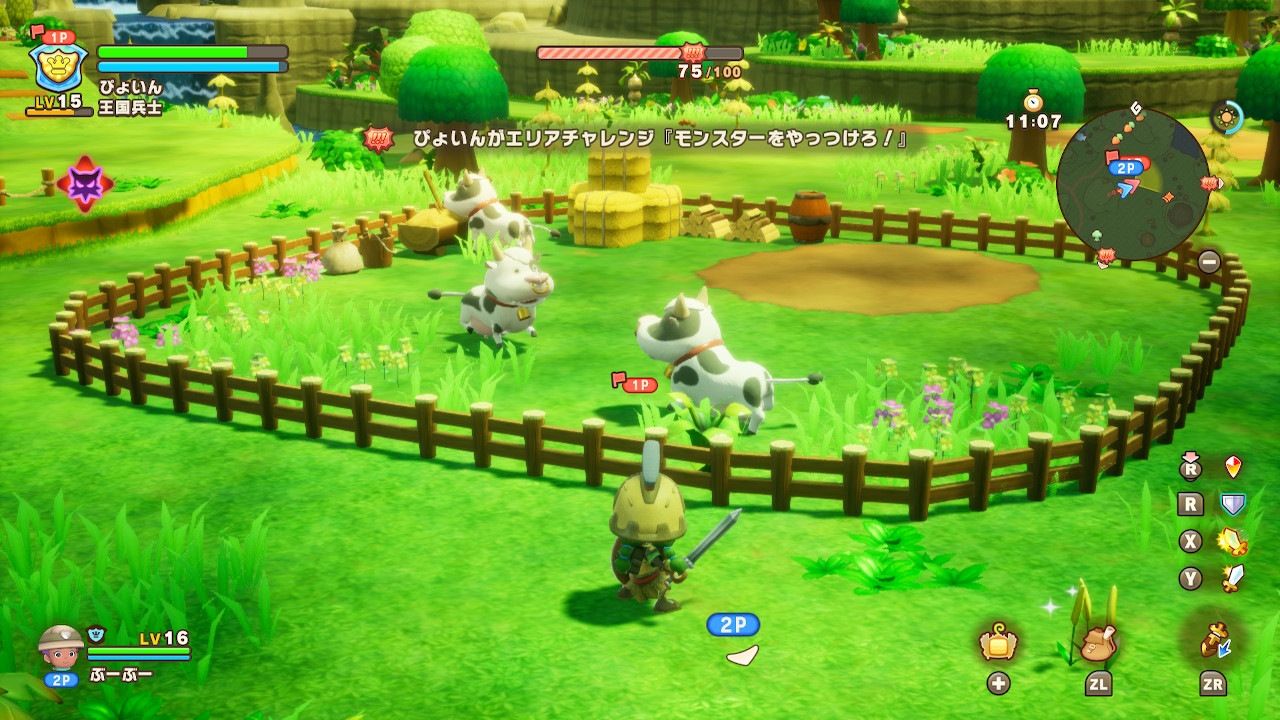Activate the red and yellow gem skill
The height and width of the screenshot is (720, 1280).
(x=1234, y=467)
